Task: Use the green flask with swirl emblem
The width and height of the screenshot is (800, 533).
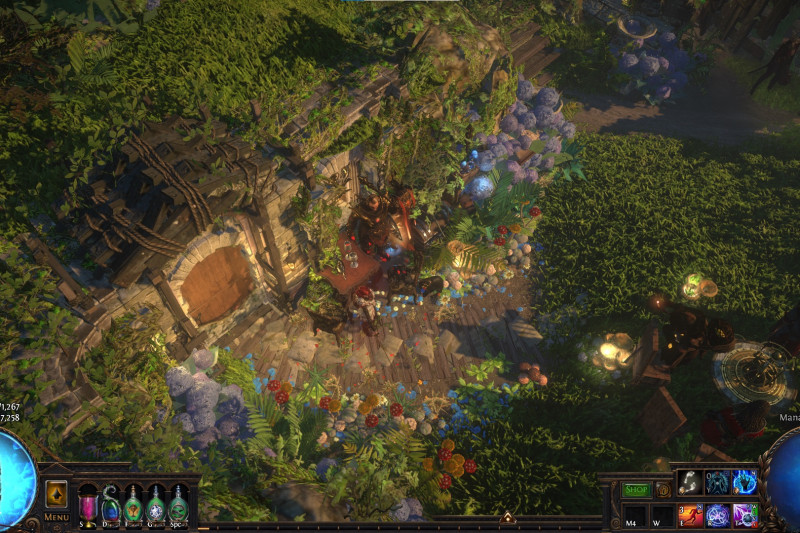Action: pos(179,502)
